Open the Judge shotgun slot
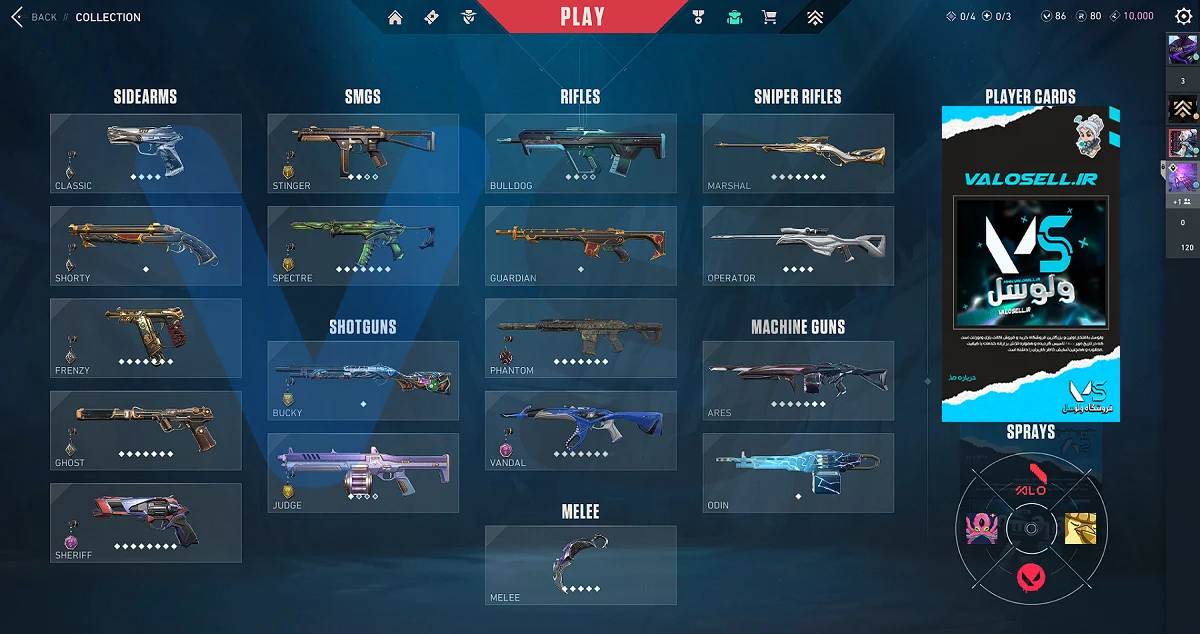Screen dimensions: 1200x634 363,472
